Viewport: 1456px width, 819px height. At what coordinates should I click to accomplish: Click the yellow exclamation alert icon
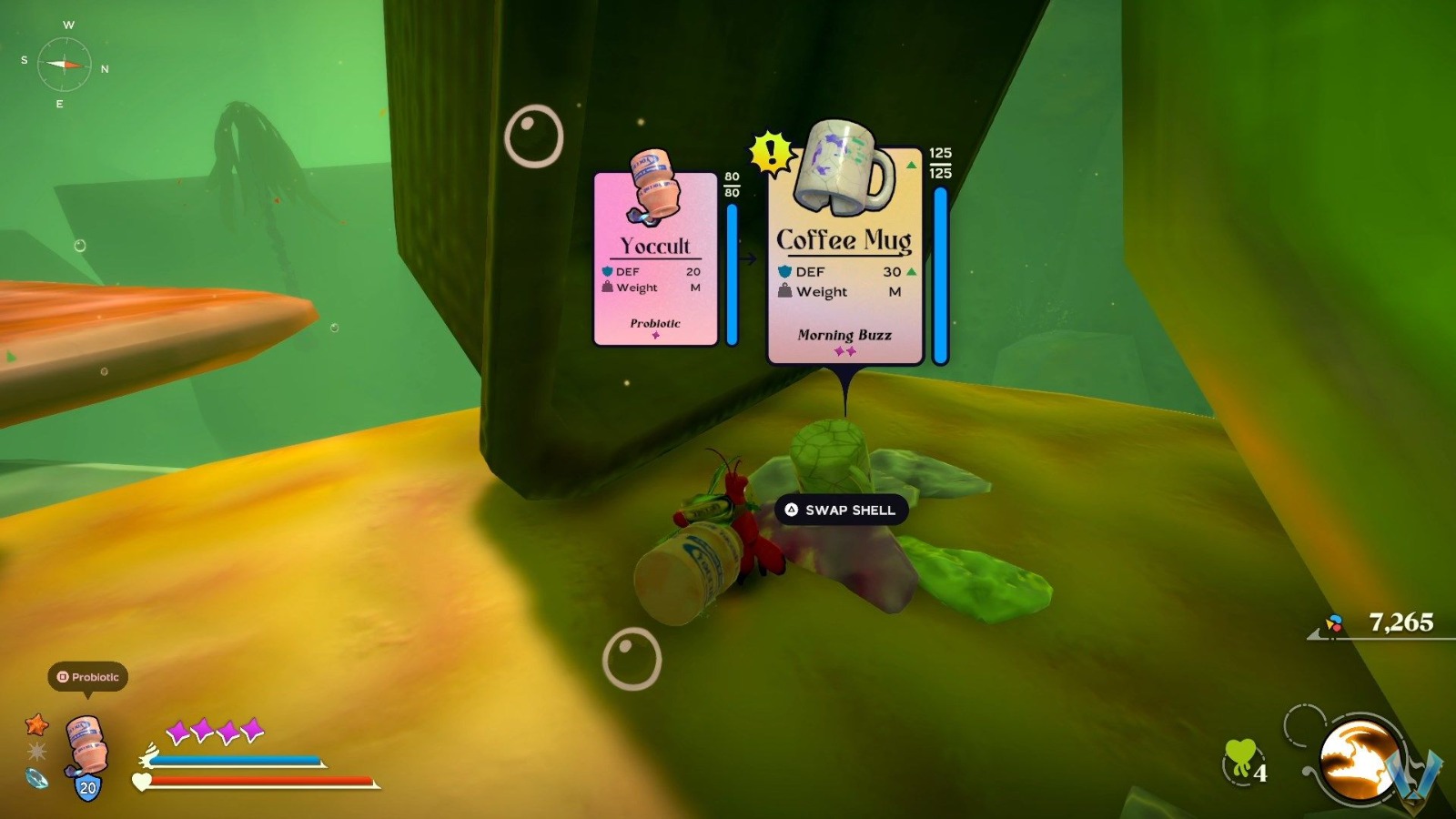point(770,150)
